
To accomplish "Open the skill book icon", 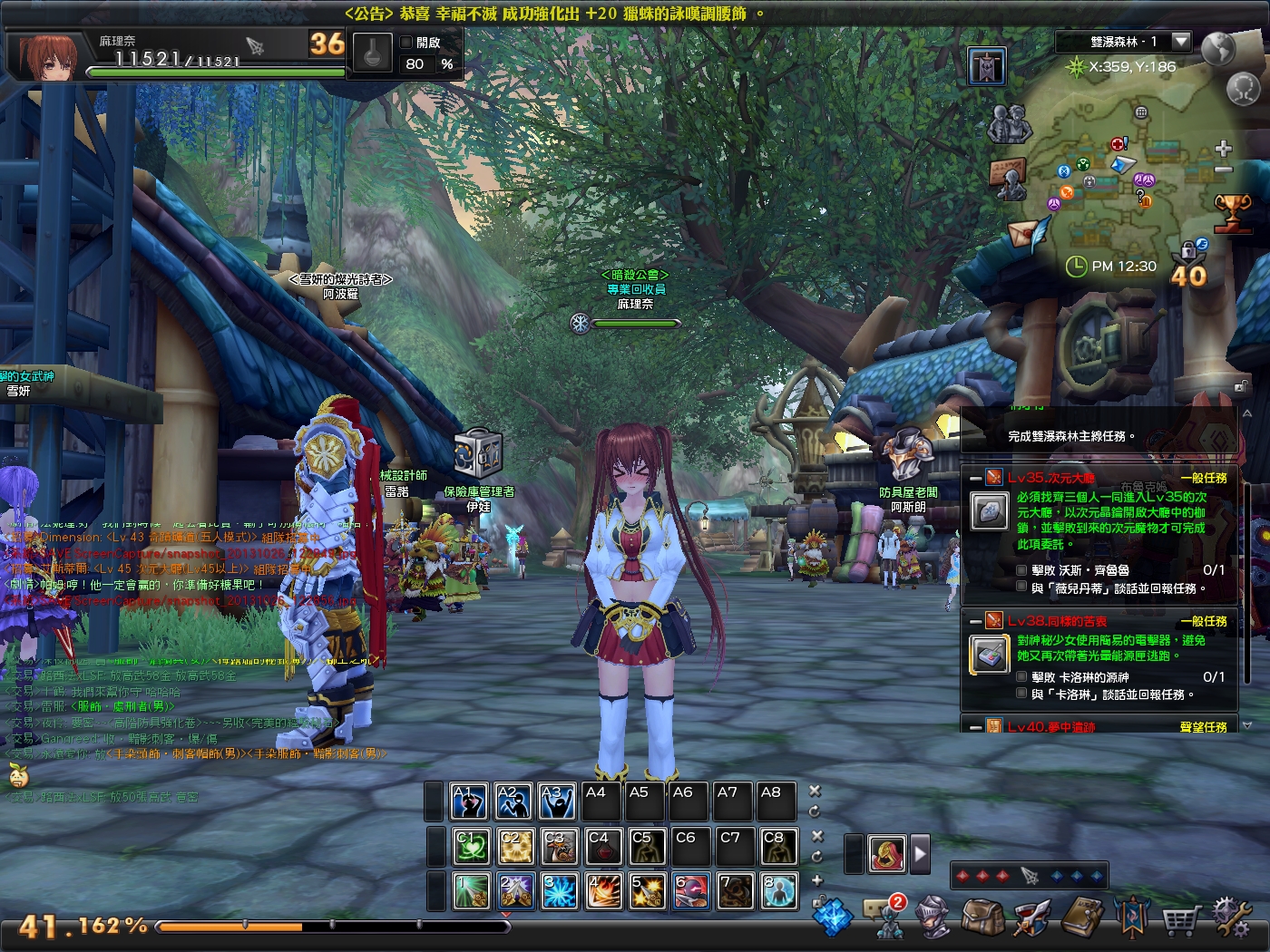I will [x=1082, y=920].
